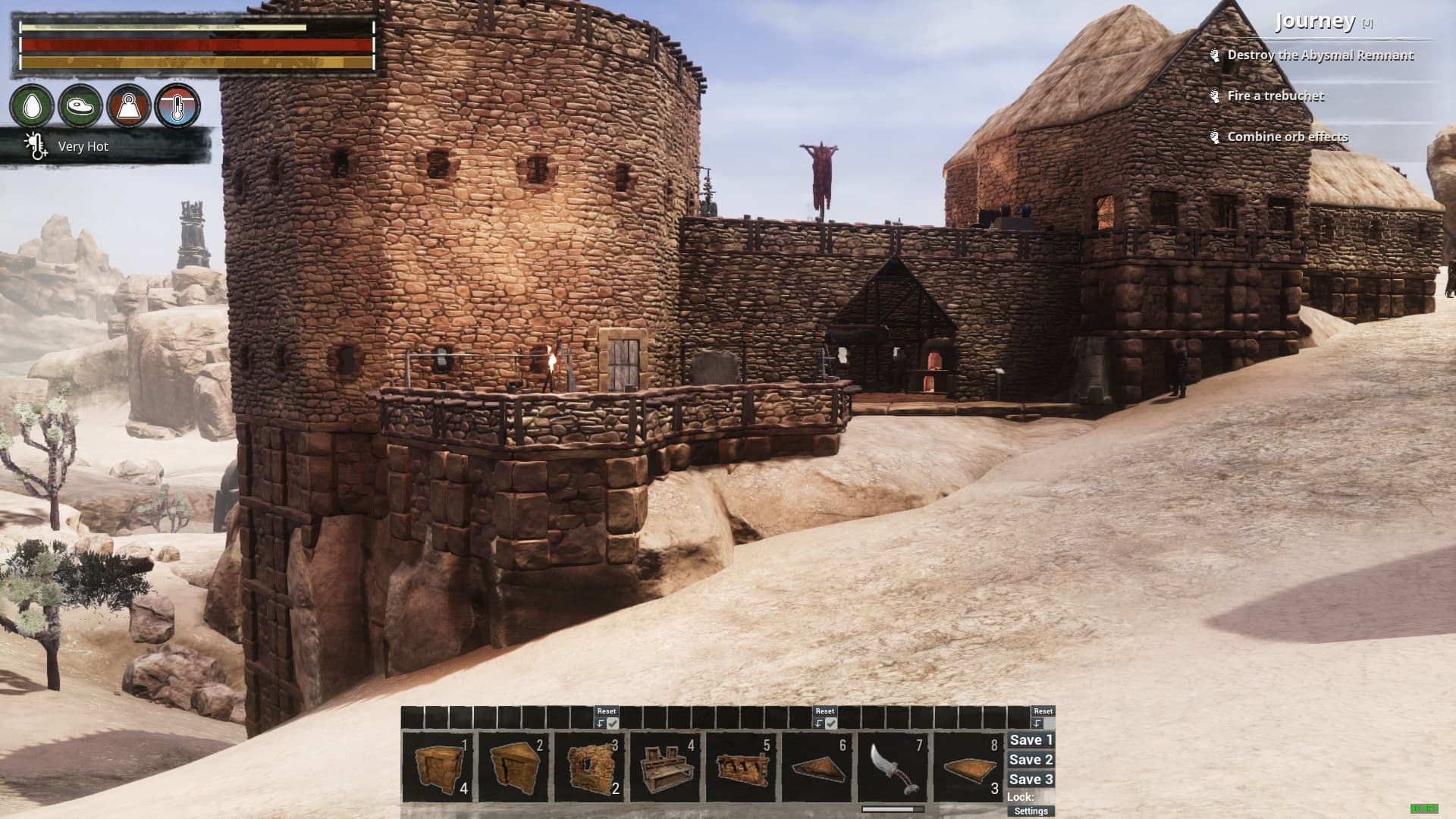Select the workbench in hotbar slot 4
The height and width of the screenshot is (819, 1456).
[665, 767]
